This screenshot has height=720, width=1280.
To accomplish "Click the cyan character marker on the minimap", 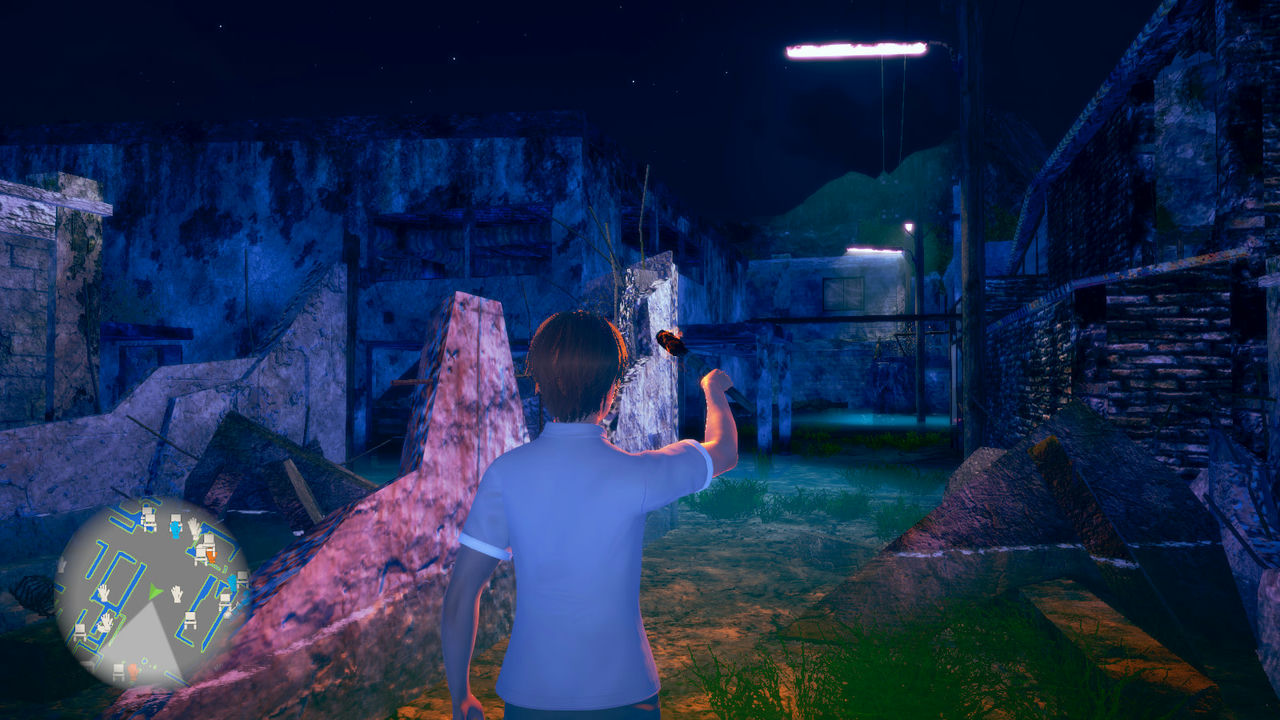I will pos(231,582).
